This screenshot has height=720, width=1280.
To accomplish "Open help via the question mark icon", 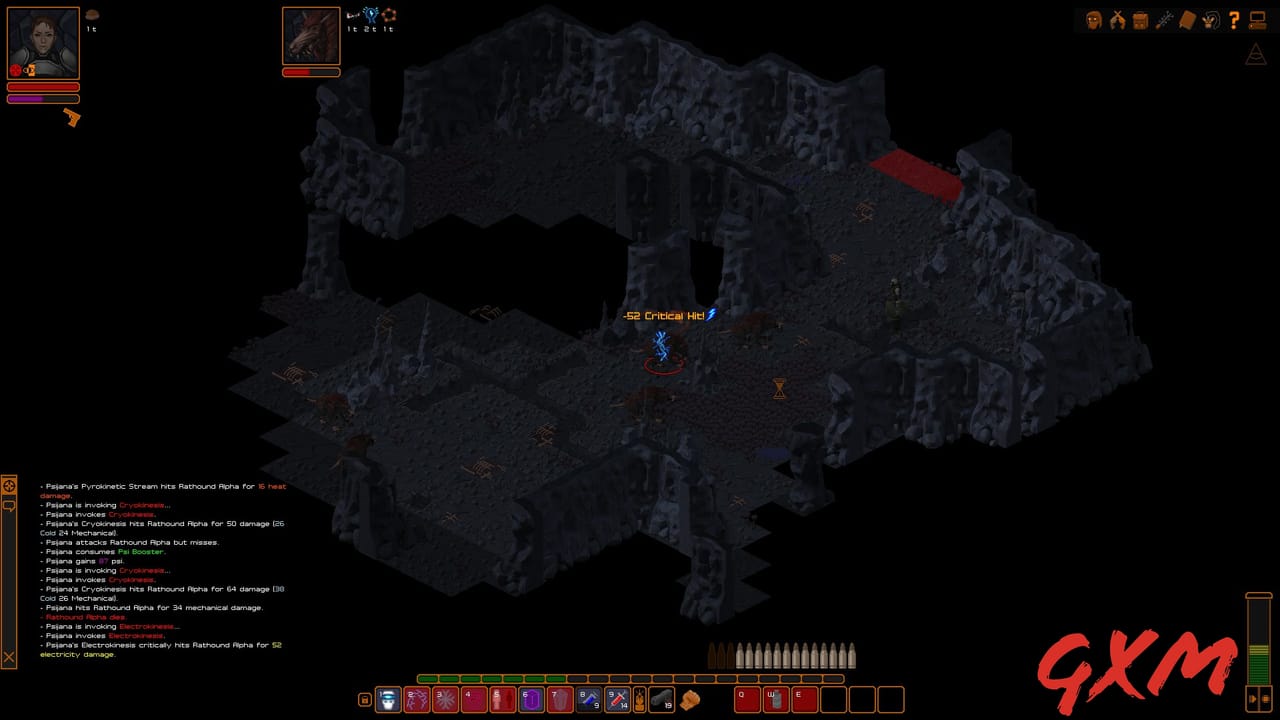I will [1234, 20].
